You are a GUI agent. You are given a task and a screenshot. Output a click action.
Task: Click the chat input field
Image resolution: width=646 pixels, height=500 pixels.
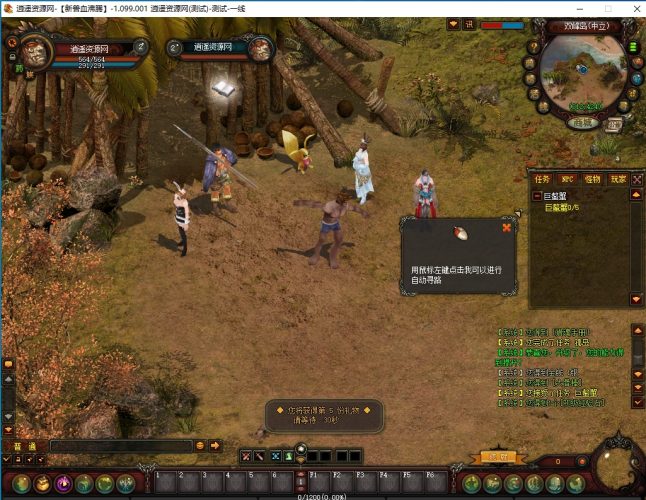[120, 445]
